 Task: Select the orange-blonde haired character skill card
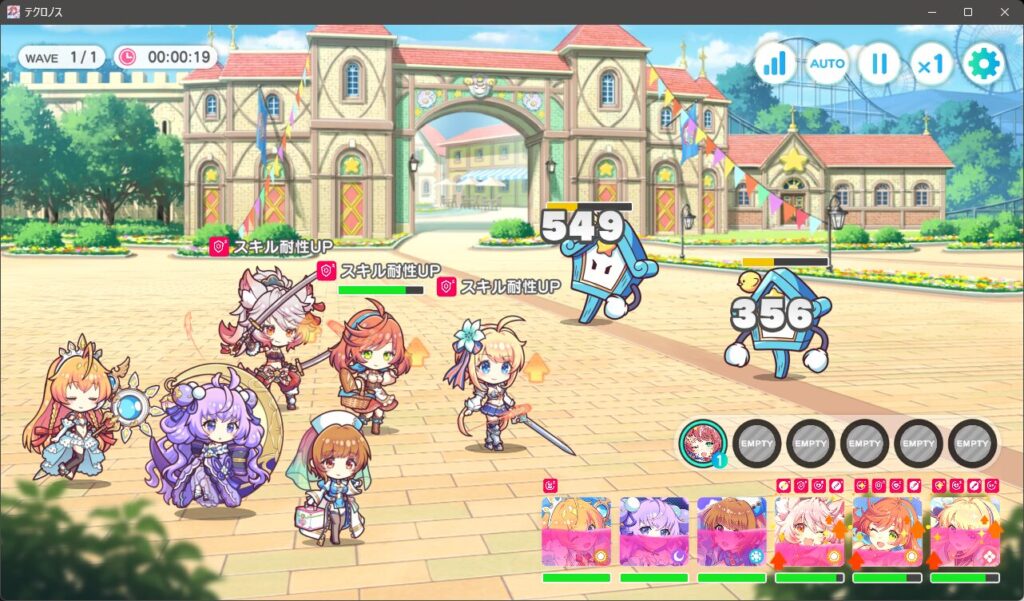(x=576, y=532)
